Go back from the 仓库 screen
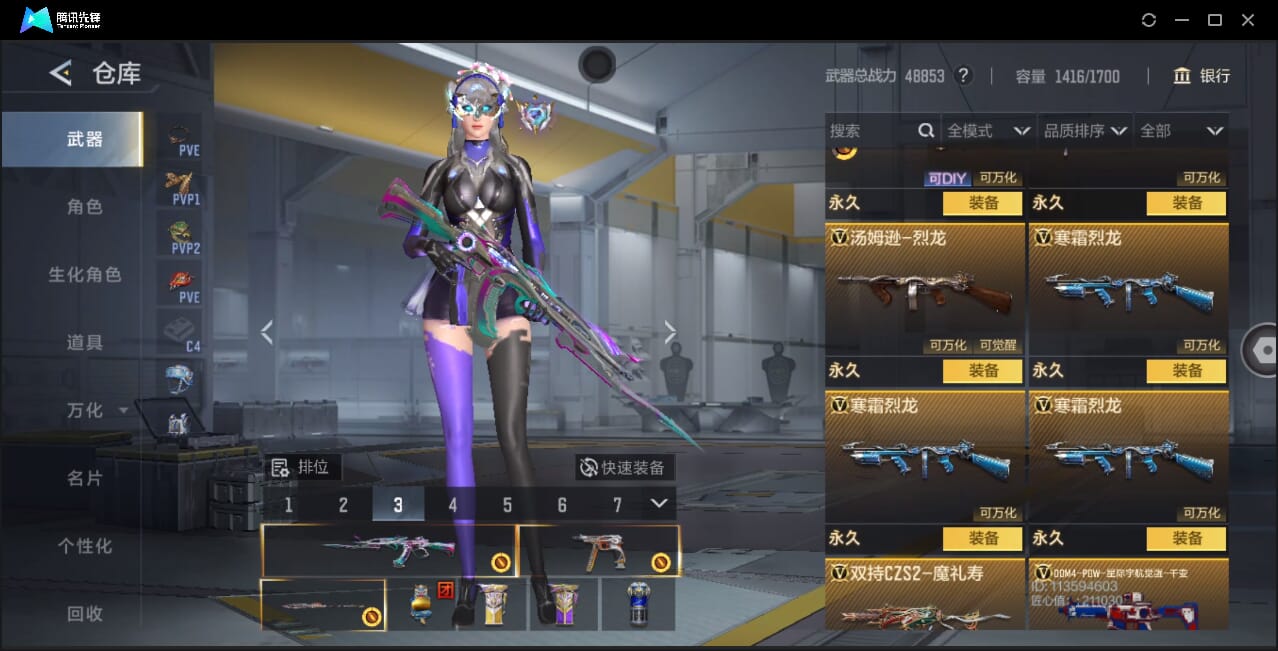The height and width of the screenshot is (651, 1278). (x=61, y=73)
